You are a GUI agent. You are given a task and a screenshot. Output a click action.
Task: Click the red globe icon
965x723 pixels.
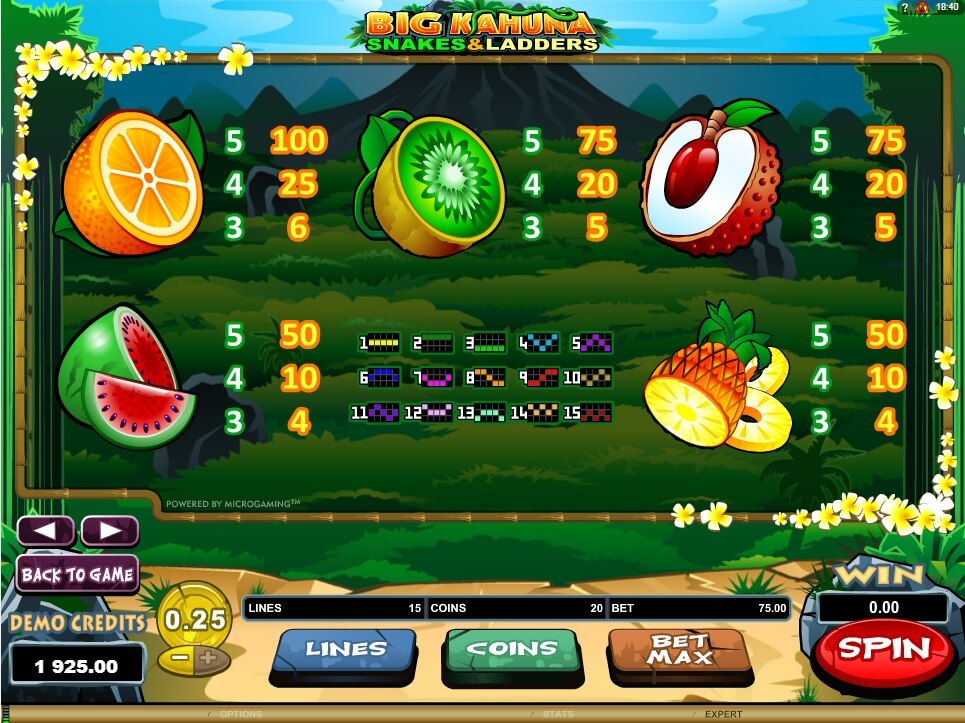click(x=921, y=8)
